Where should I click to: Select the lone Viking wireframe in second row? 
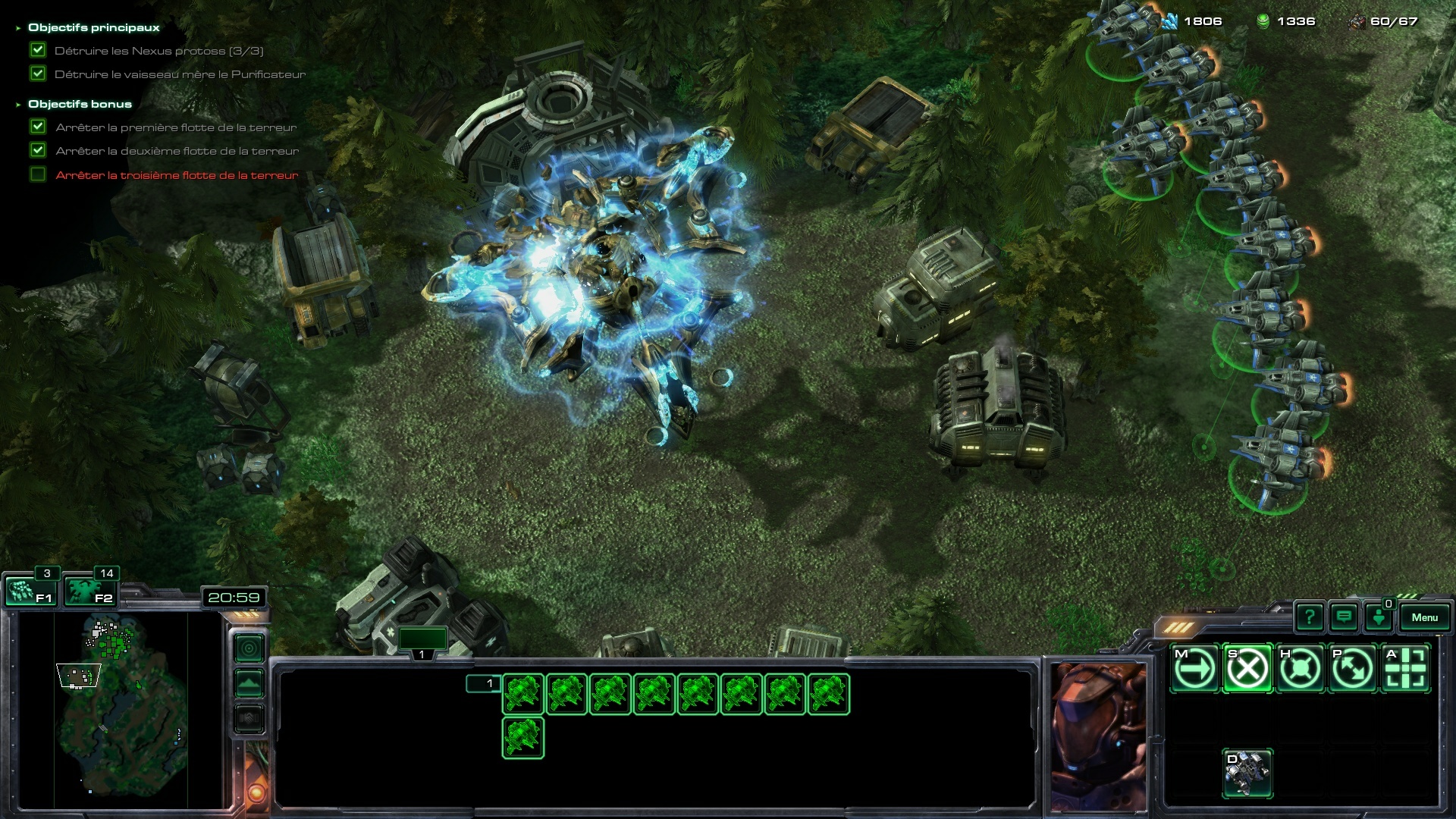[522, 737]
